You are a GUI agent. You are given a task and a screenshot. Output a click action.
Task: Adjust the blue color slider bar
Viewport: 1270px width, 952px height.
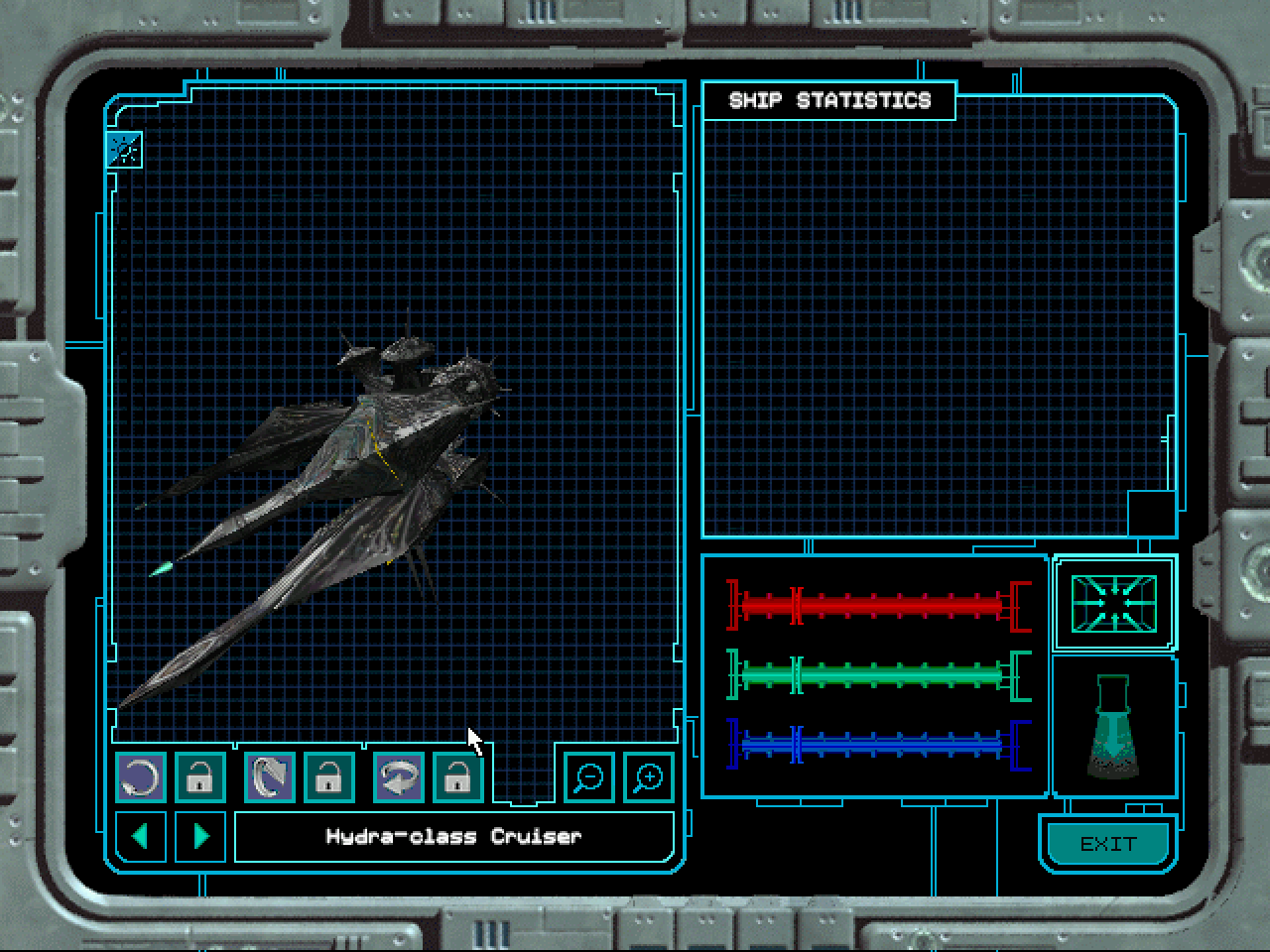point(878,744)
